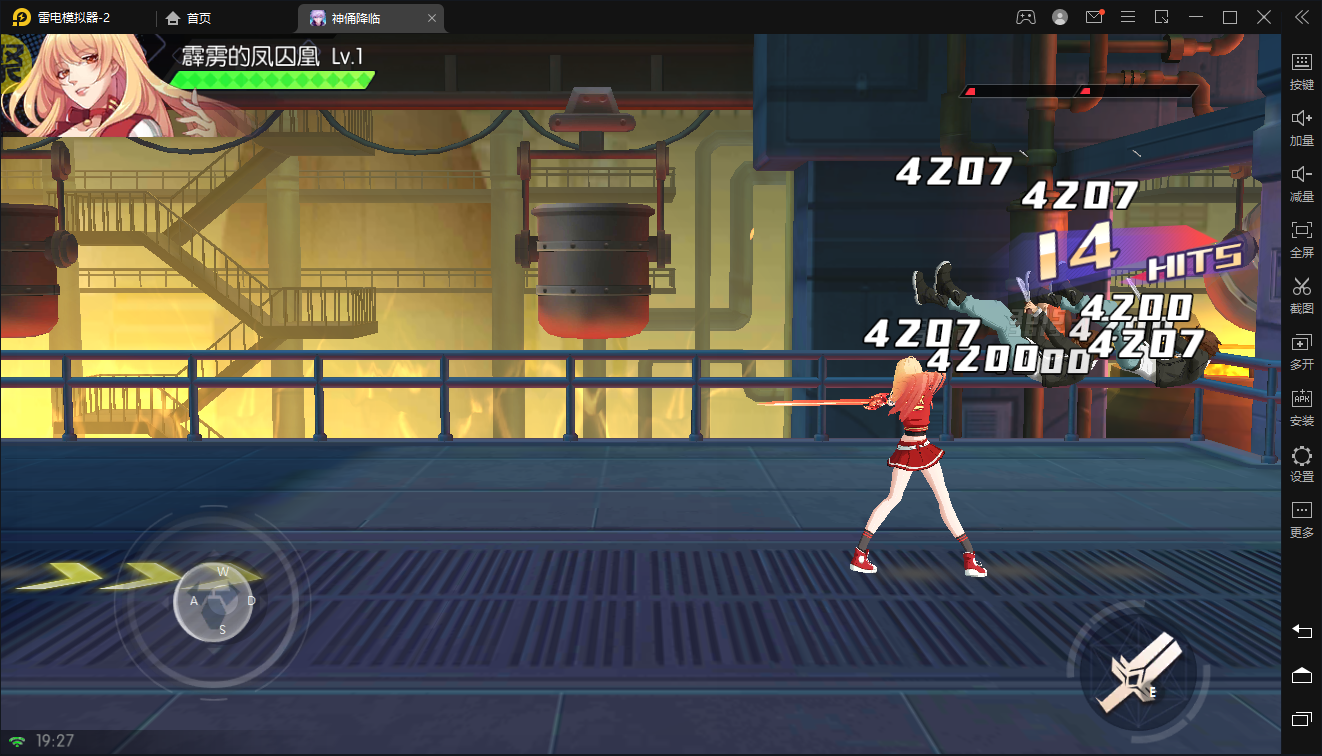Open the 按键 keymapping panel

(1301, 71)
